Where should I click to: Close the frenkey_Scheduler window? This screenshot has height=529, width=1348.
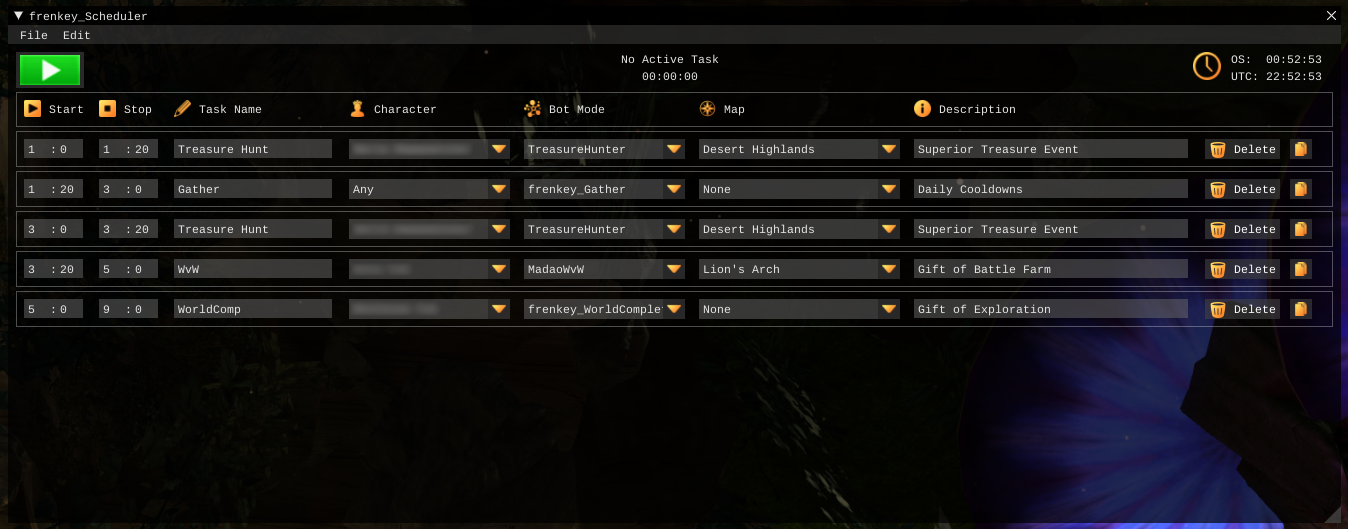coord(1331,16)
